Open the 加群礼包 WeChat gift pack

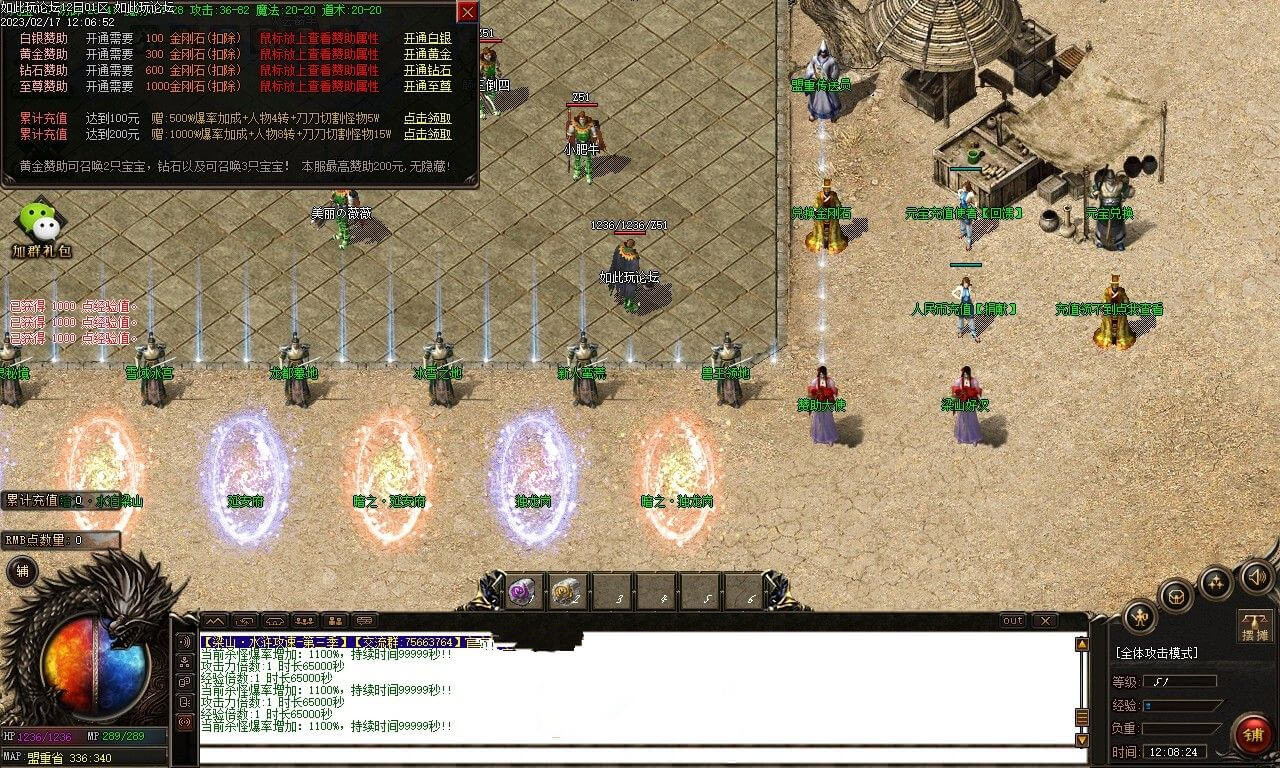coord(40,230)
